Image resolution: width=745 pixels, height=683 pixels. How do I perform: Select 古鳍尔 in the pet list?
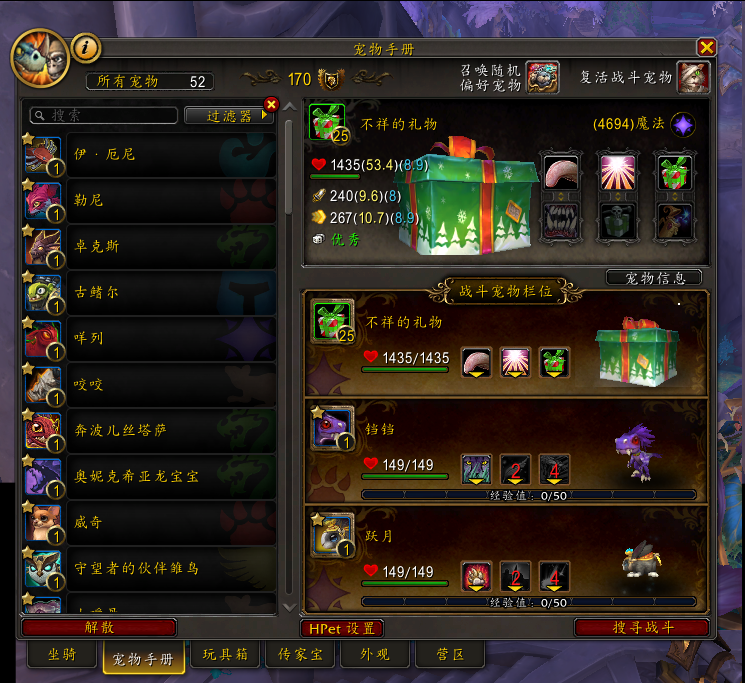click(x=150, y=292)
